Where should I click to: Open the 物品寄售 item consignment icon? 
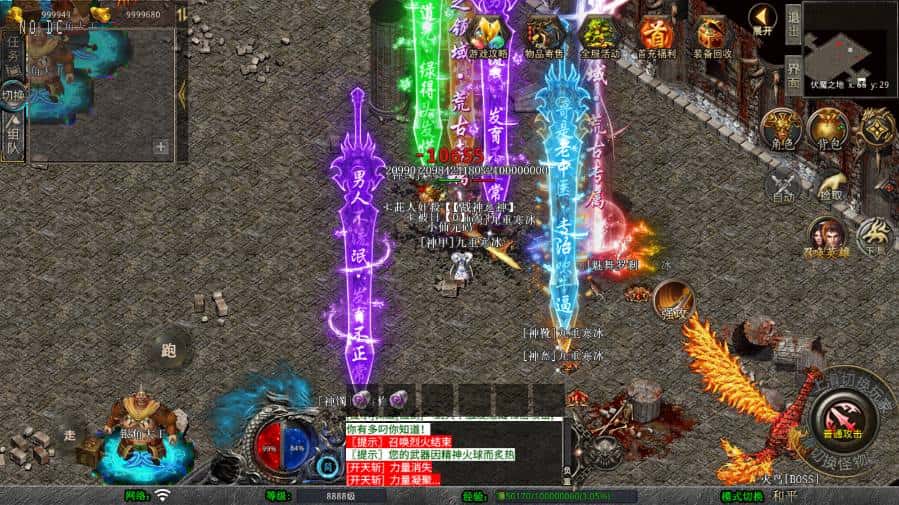tap(544, 35)
